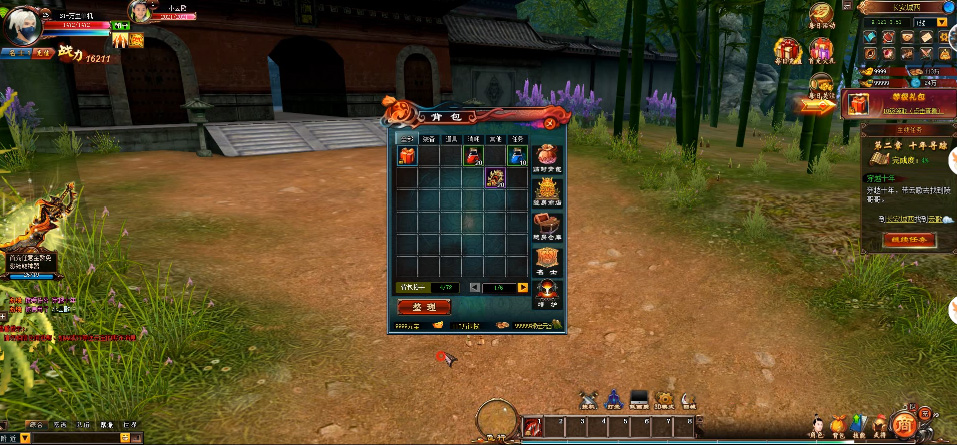Select the purple-bordered item in the bag

tap(495, 178)
